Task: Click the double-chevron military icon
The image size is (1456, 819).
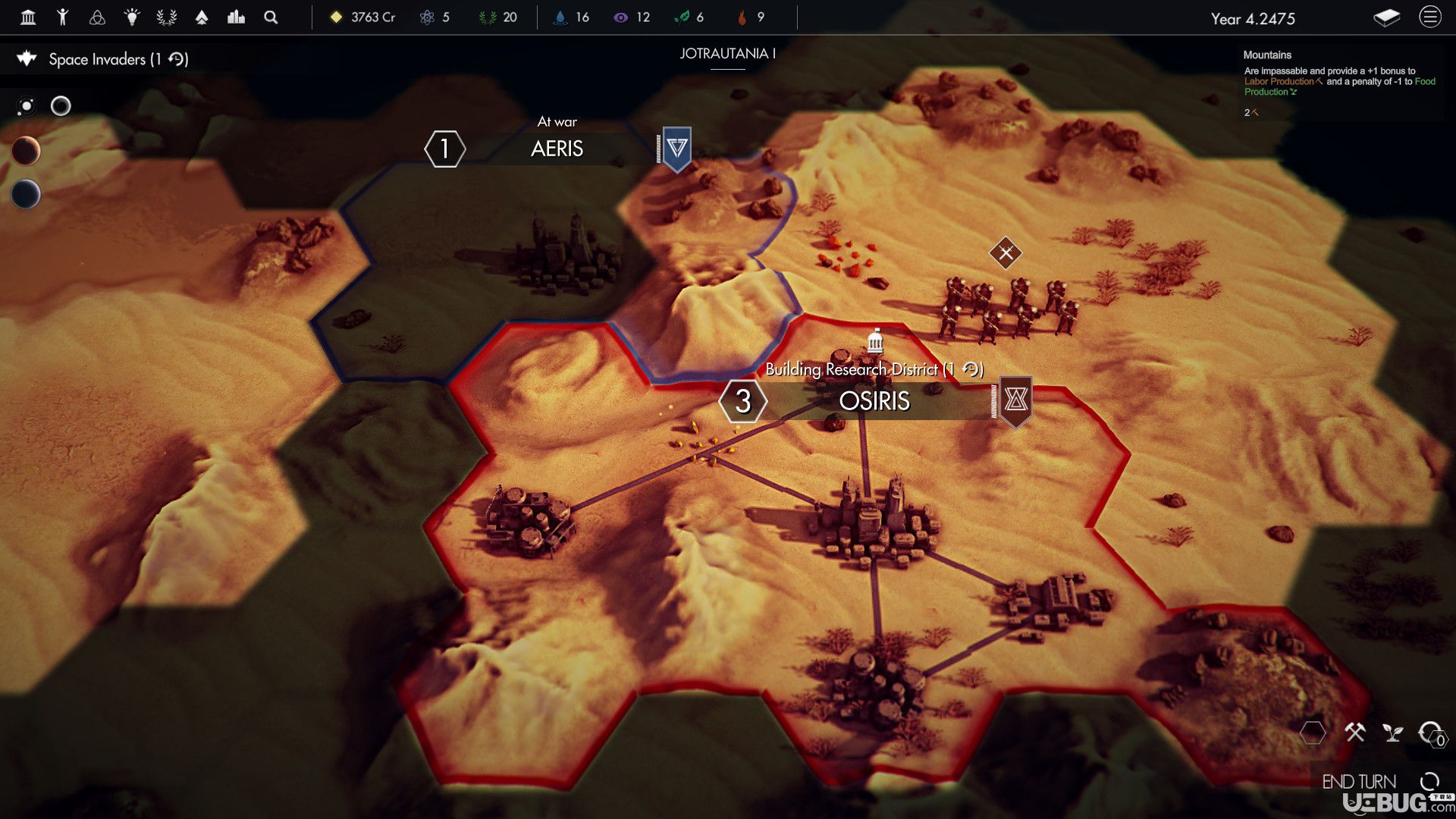Action: (202, 17)
